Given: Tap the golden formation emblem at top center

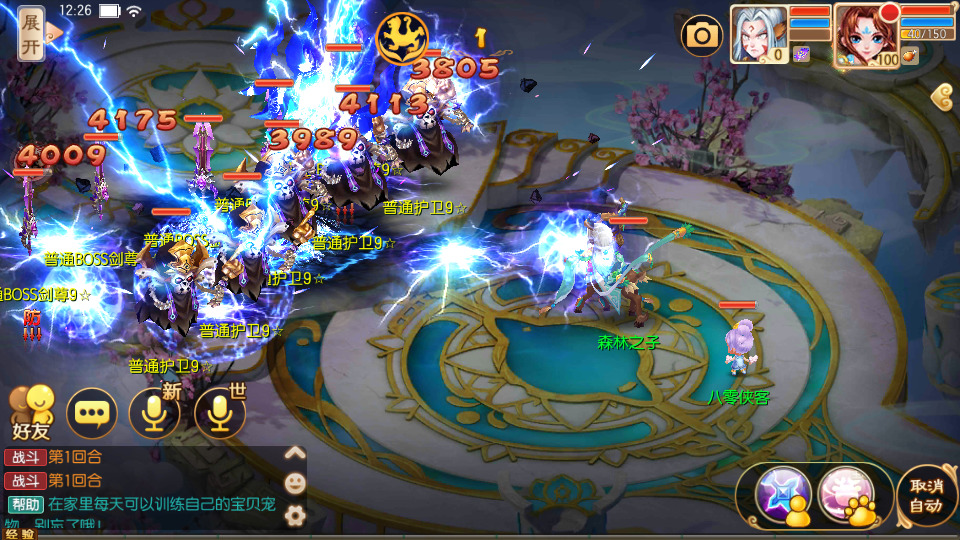Looking at the screenshot, I should (x=402, y=38).
